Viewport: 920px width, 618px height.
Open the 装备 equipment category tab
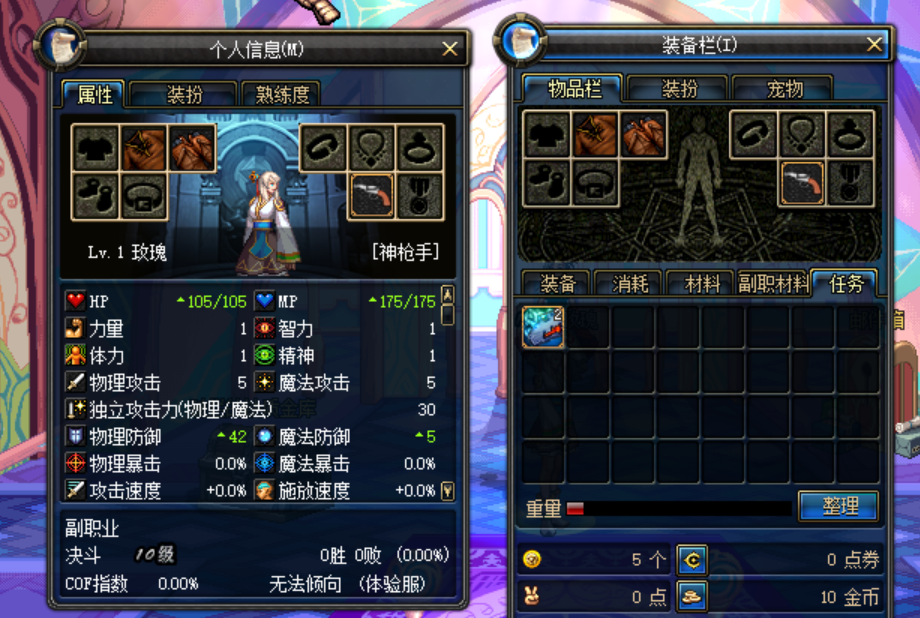(557, 284)
